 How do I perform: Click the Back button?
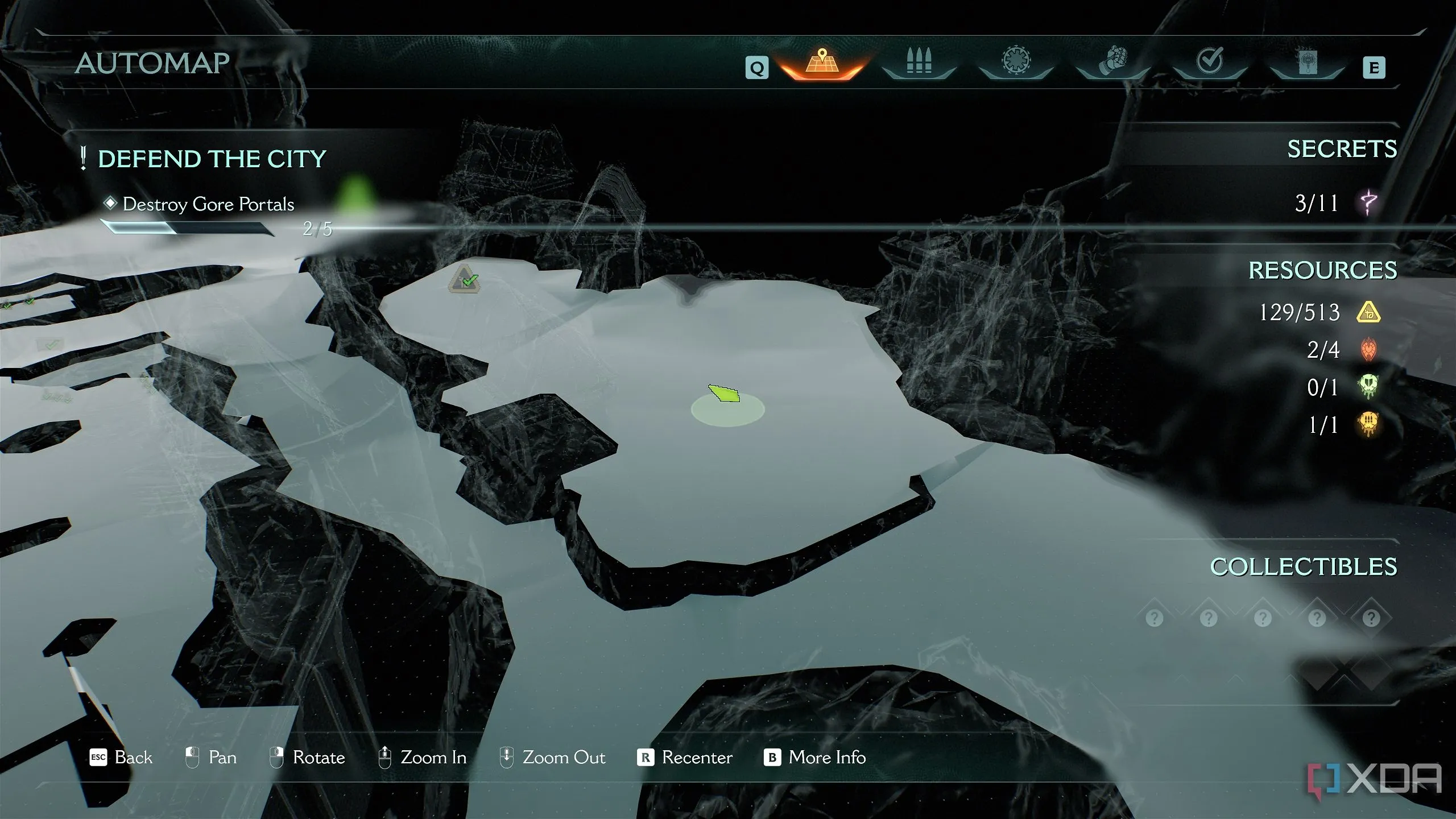[121, 758]
